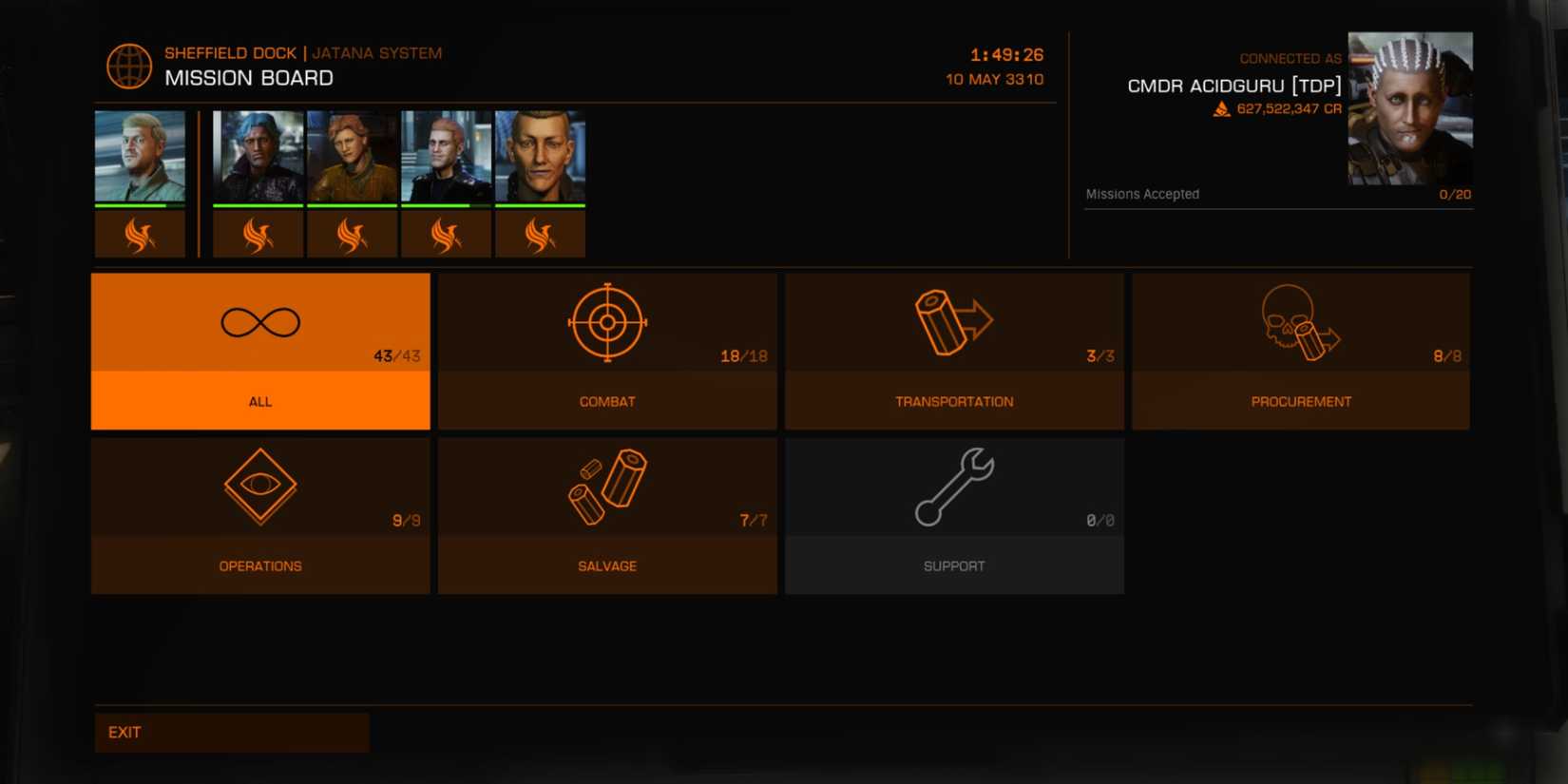Switch to the COMBAT missions category
This screenshot has width=1568, height=784.
(606, 401)
